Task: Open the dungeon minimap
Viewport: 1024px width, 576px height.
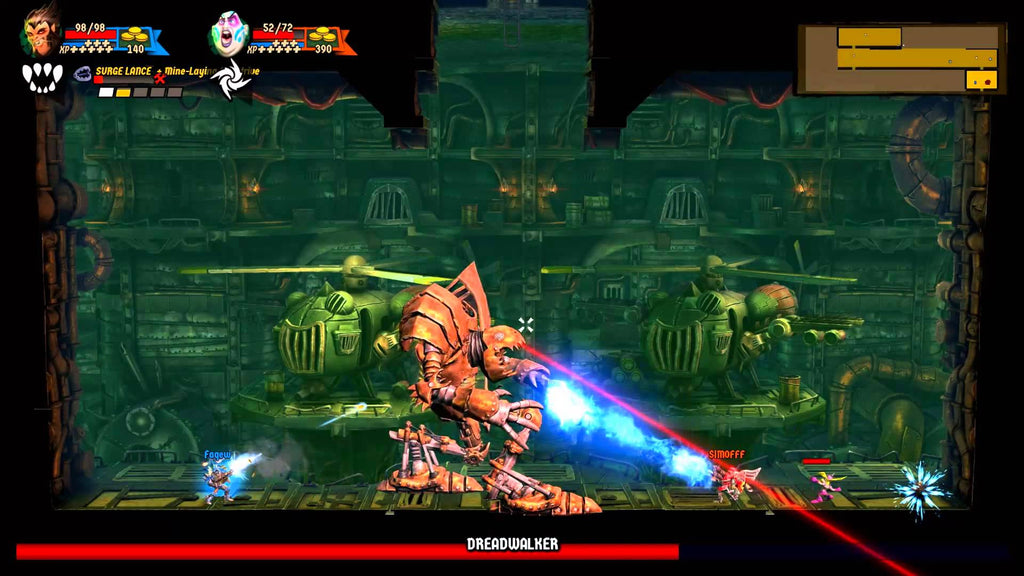Action: [x=901, y=59]
